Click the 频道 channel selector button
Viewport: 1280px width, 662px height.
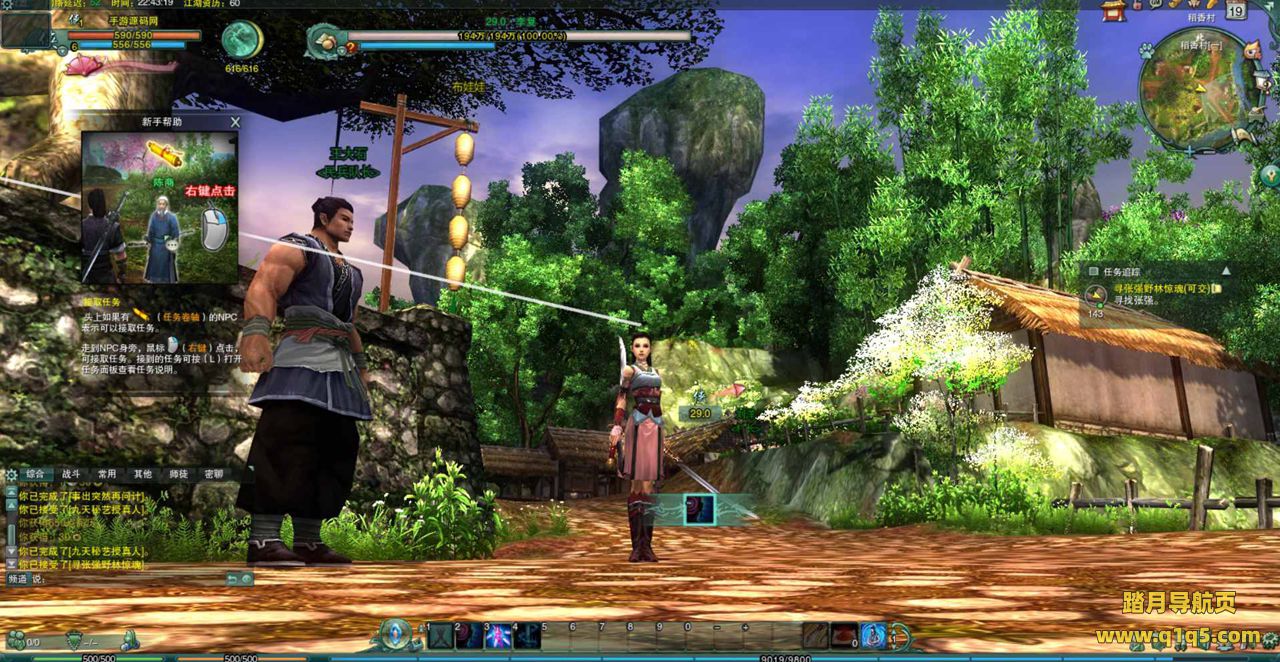[x=19, y=579]
